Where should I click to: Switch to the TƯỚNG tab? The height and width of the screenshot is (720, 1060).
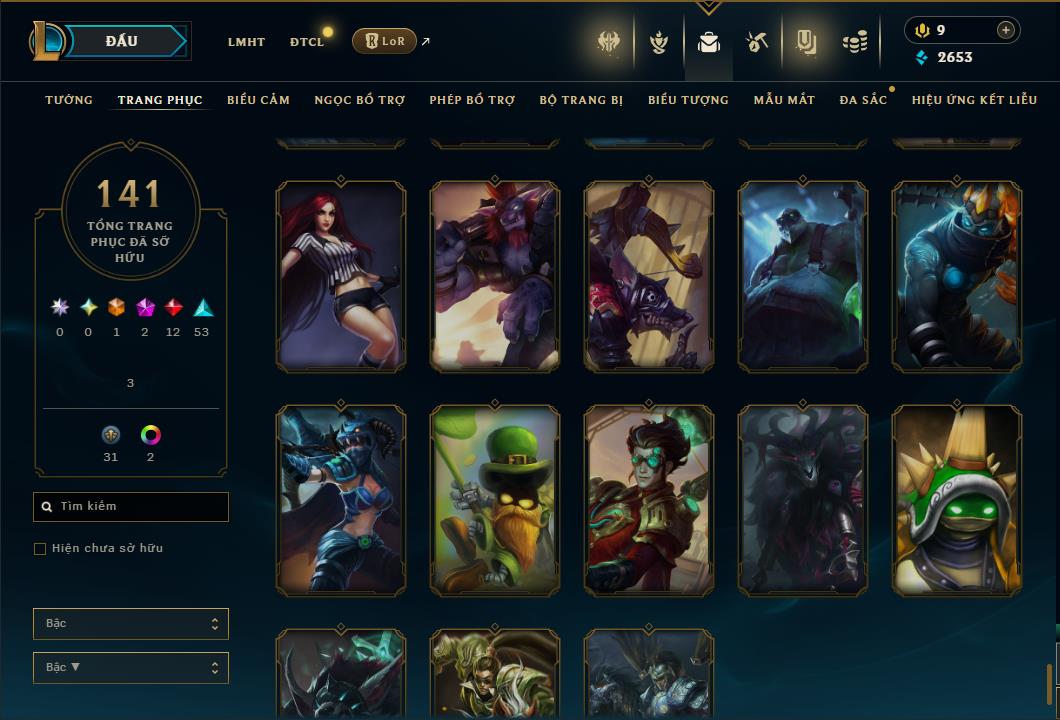coord(69,100)
